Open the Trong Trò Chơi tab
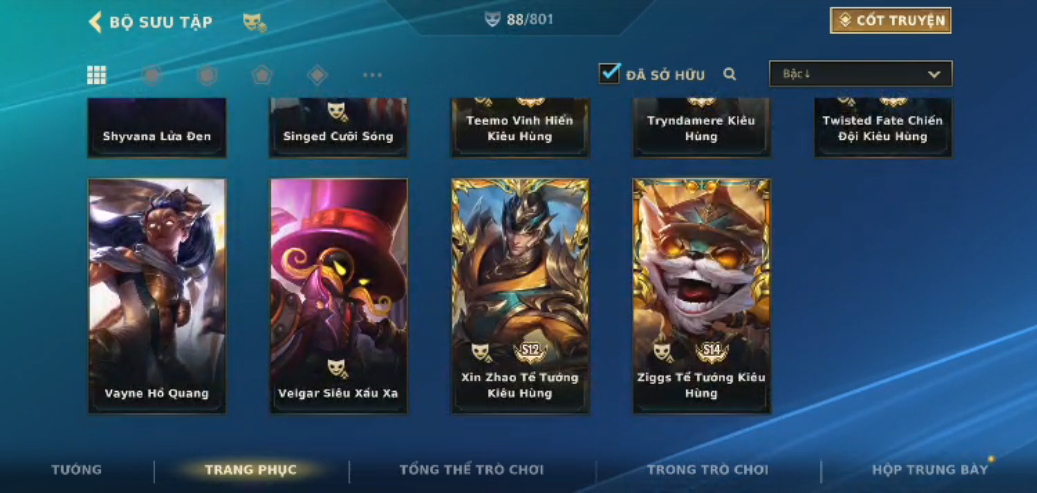This screenshot has width=1037, height=493. tap(707, 470)
